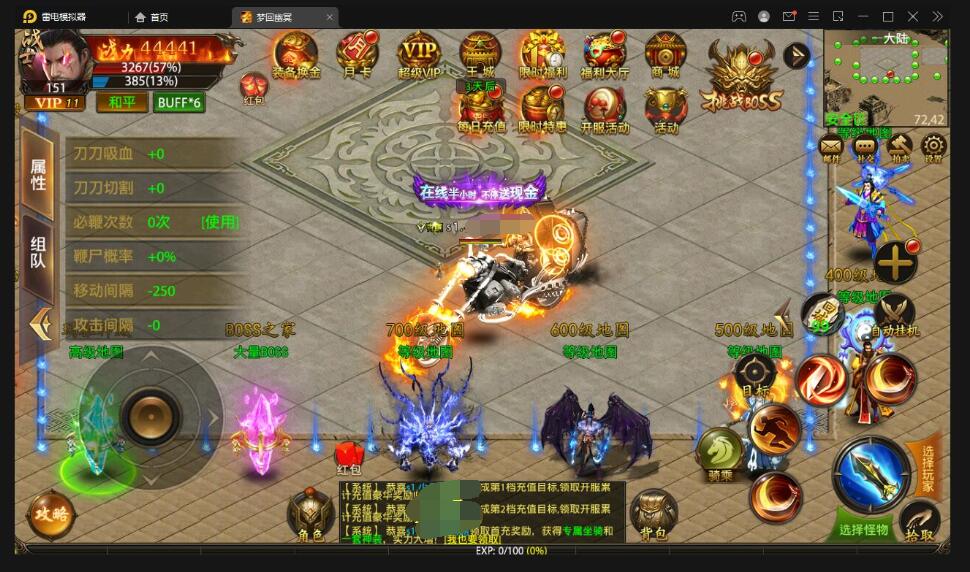Toggle 自动挂机 auto-battle crossed swords button
Image resolution: width=970 pixels, height=572 pixels.
[x=894, y=311]
